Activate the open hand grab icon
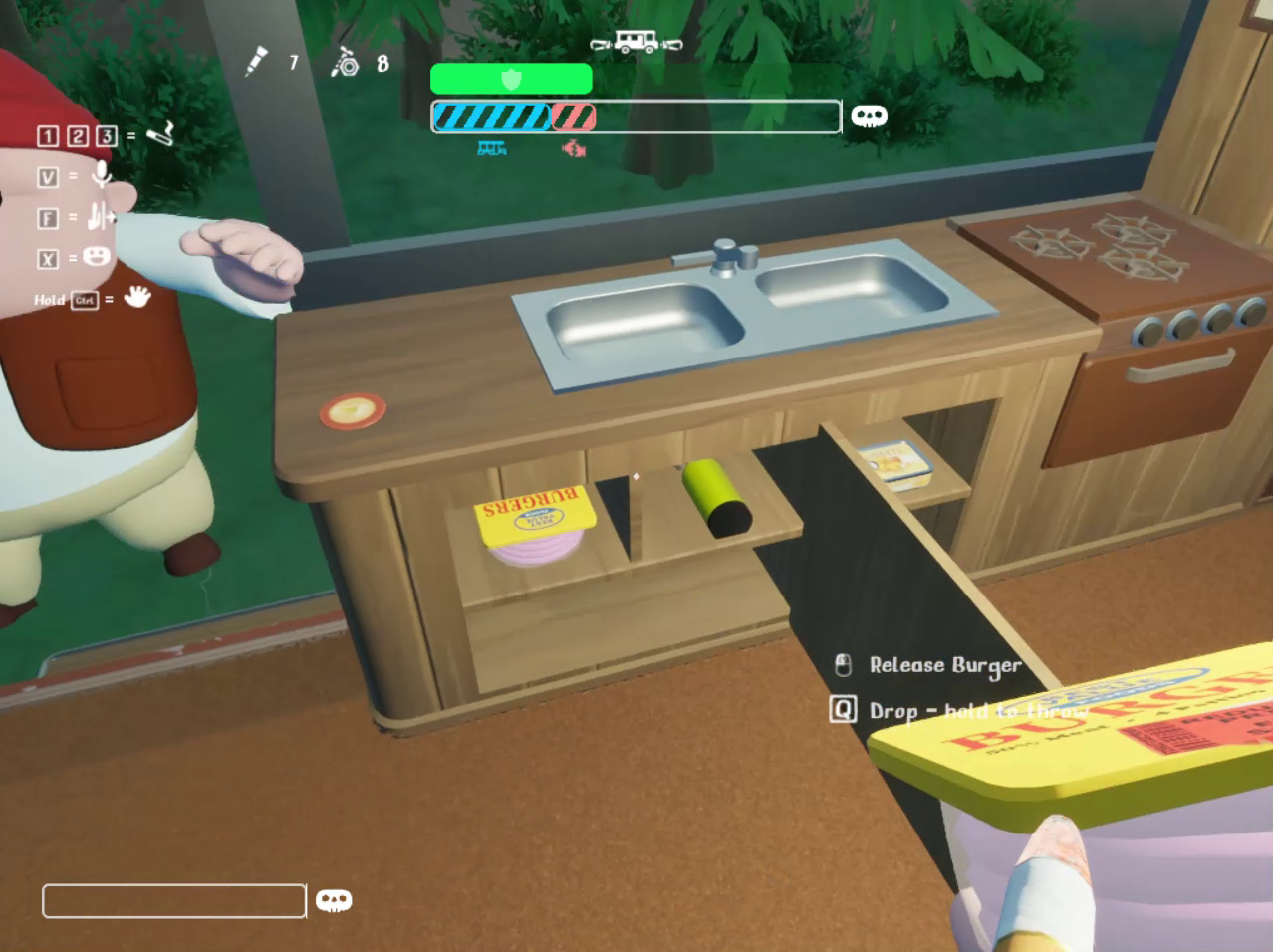1273x952 pixels. tap(136, 297)
